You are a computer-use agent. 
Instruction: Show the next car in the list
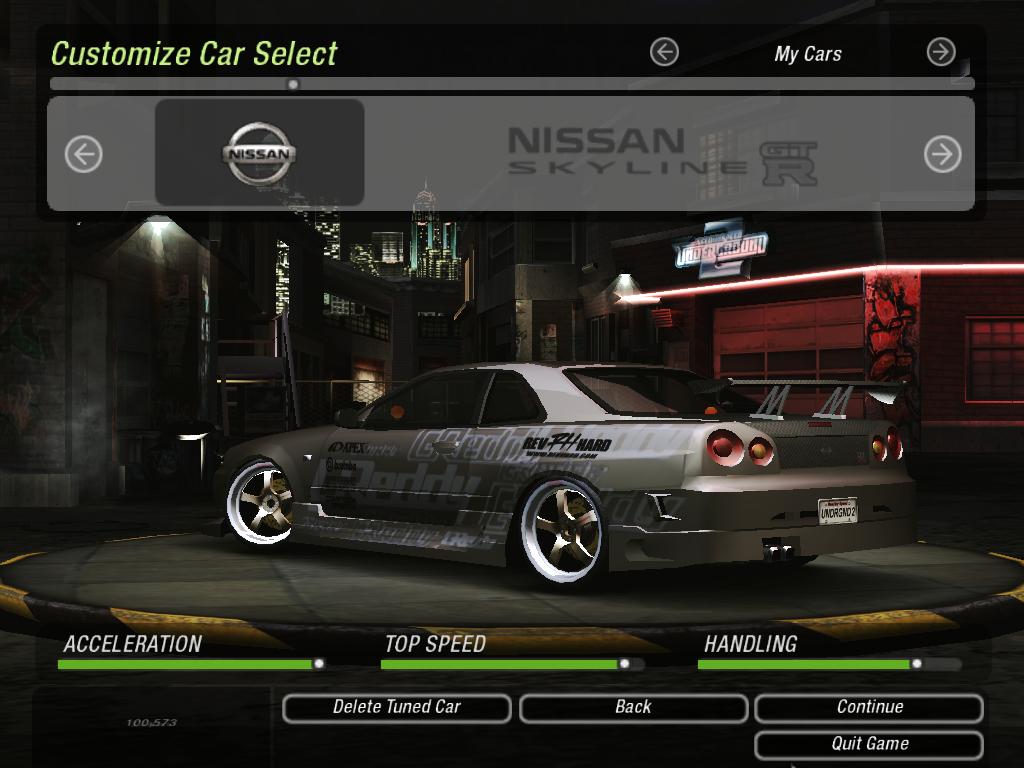coord(942,154)
